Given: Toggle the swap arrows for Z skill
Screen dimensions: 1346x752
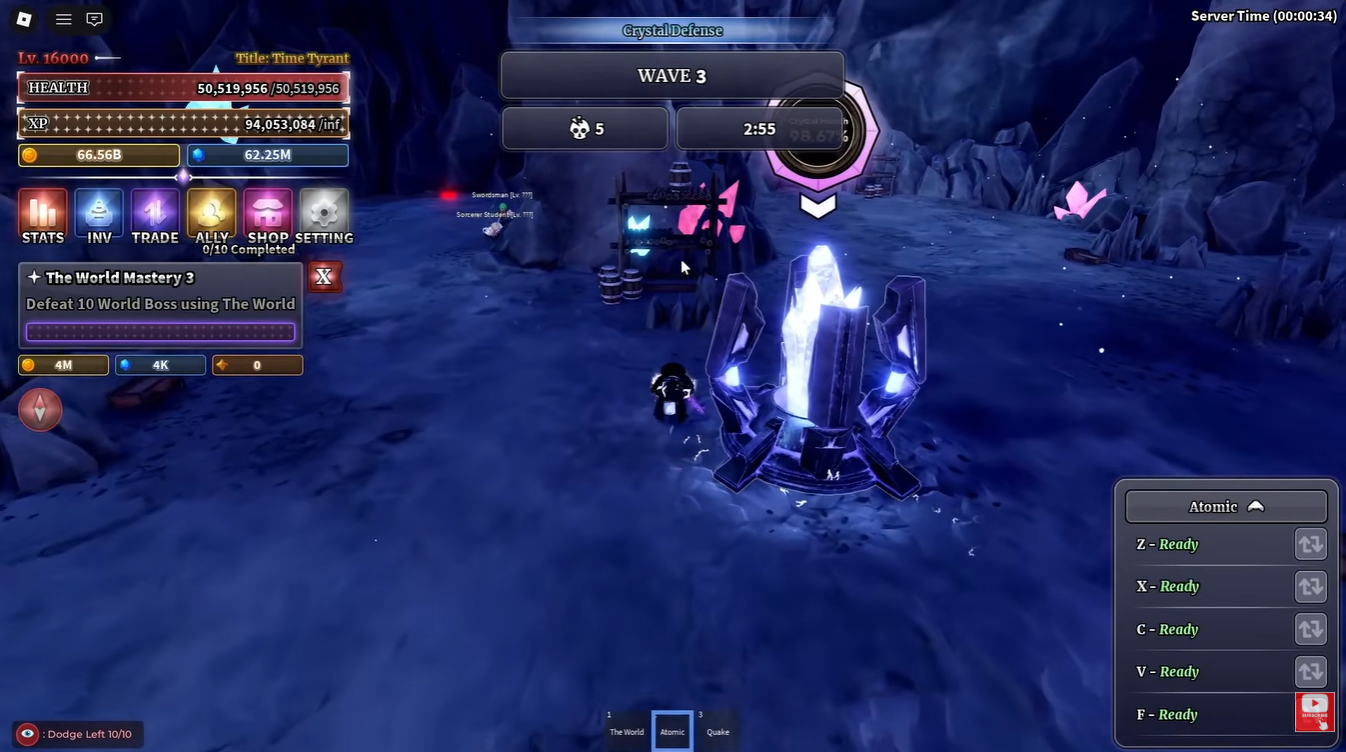Looking at the screenshot, I should point(1310,544).
